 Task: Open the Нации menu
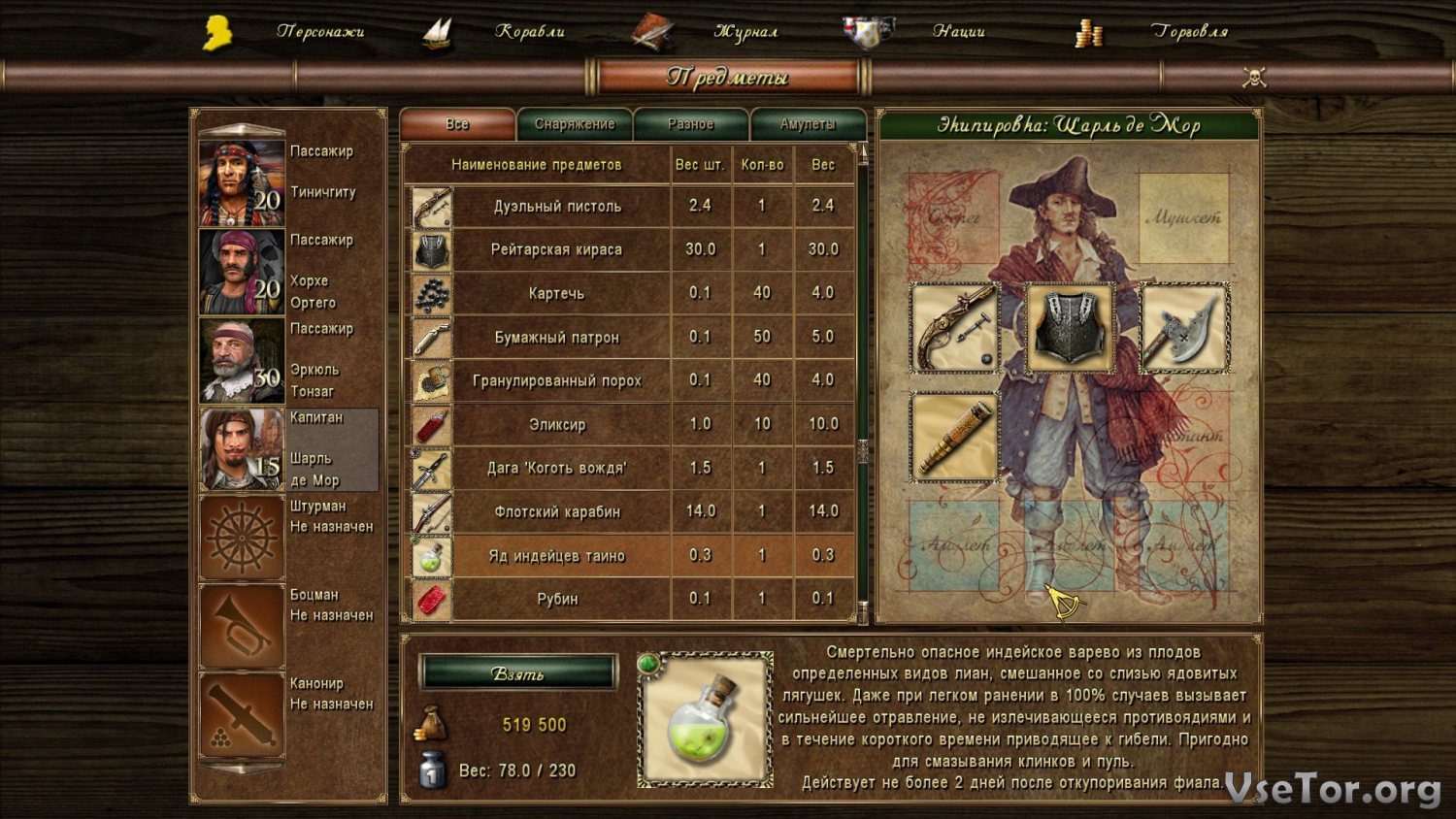[958, 32]
